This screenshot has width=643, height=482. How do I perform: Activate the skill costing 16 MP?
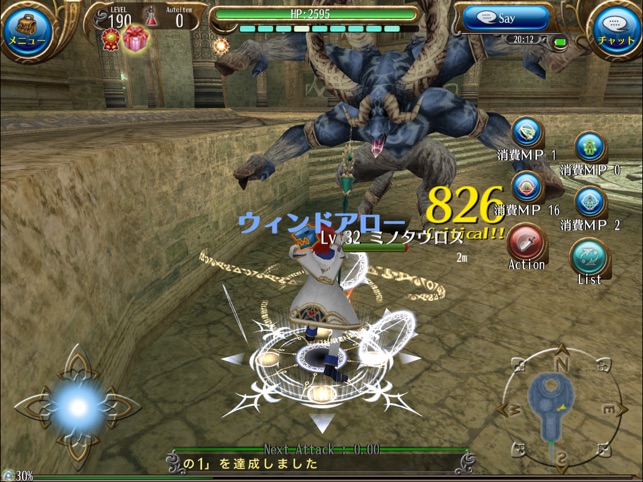click(527, 188)
